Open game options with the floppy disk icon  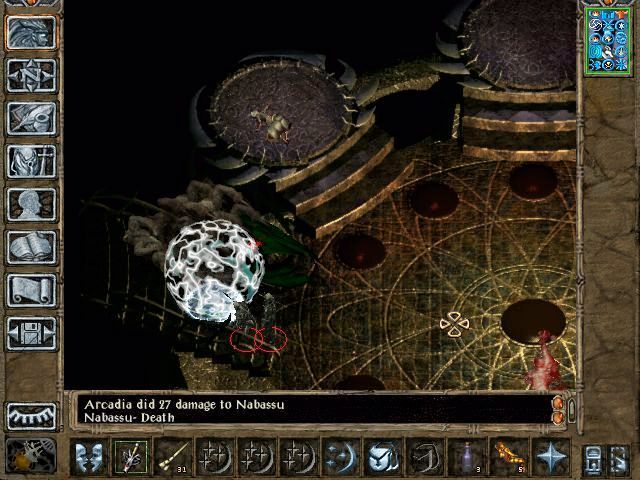31,333
